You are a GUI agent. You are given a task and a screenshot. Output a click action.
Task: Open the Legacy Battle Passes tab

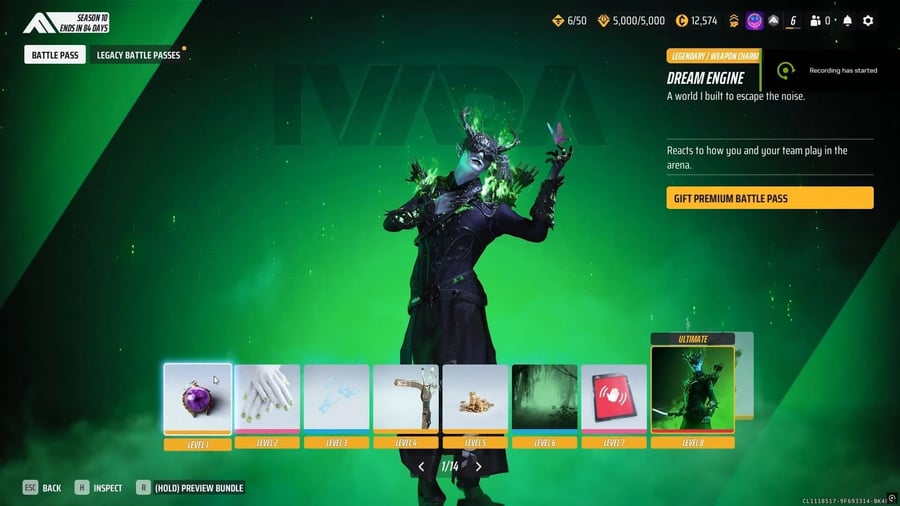pos(138,55)
